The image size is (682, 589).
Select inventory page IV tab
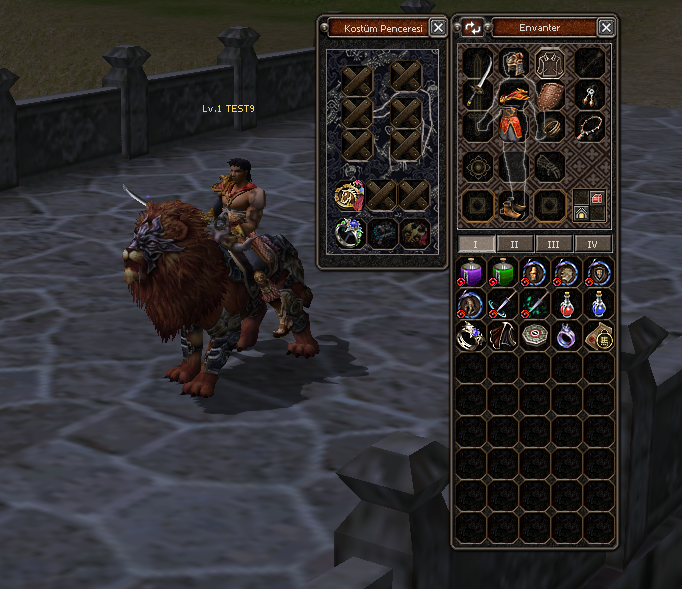click(593, 244)
